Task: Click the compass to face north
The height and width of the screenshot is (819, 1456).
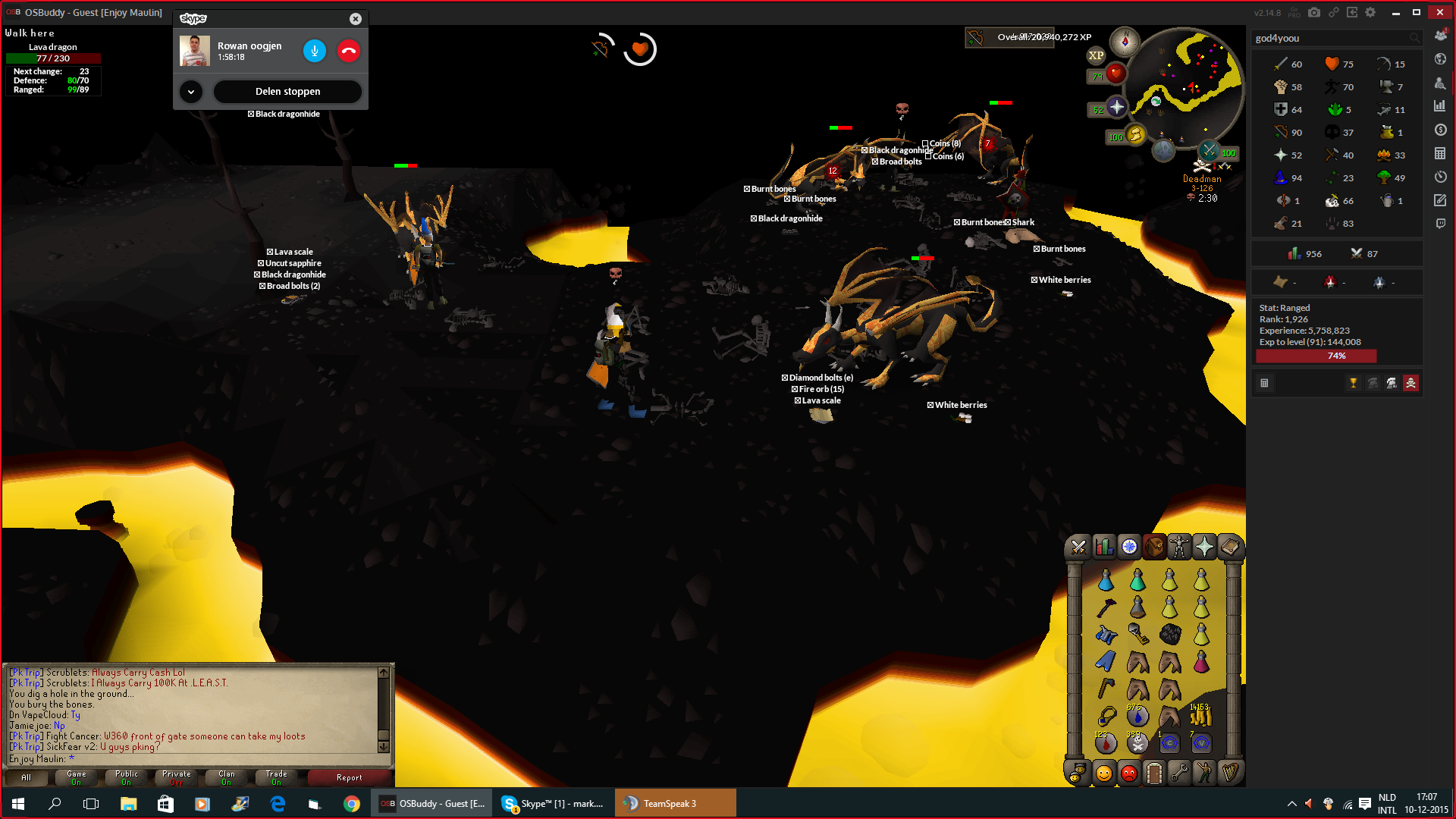Action: pos(1125,41)
